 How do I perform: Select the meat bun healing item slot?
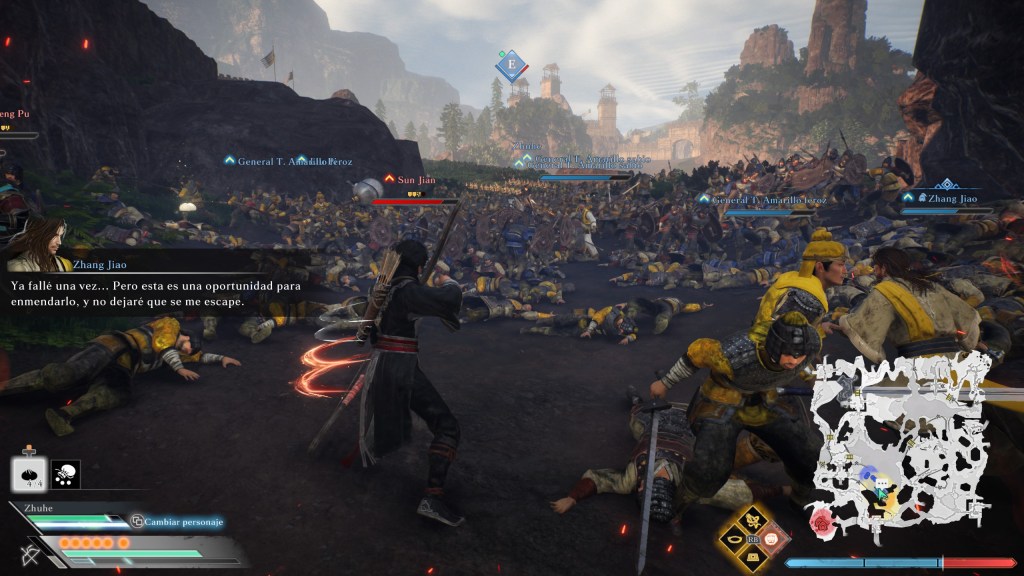(x=28, y=474)
